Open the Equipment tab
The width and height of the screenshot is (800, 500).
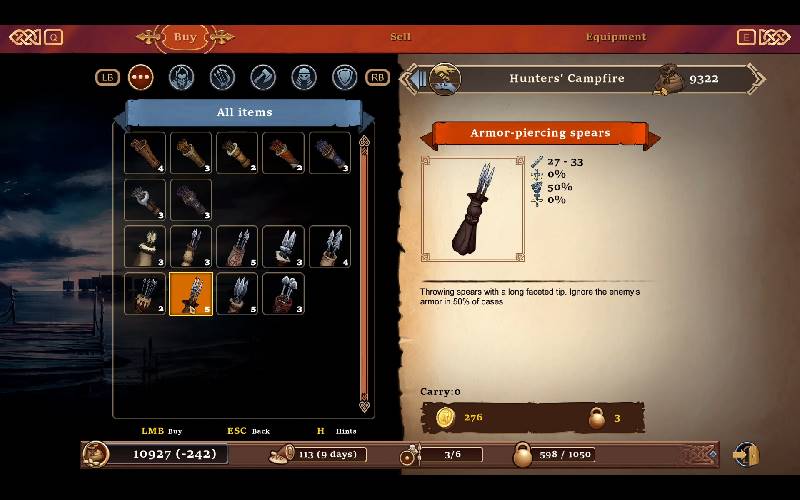point(616,37)
